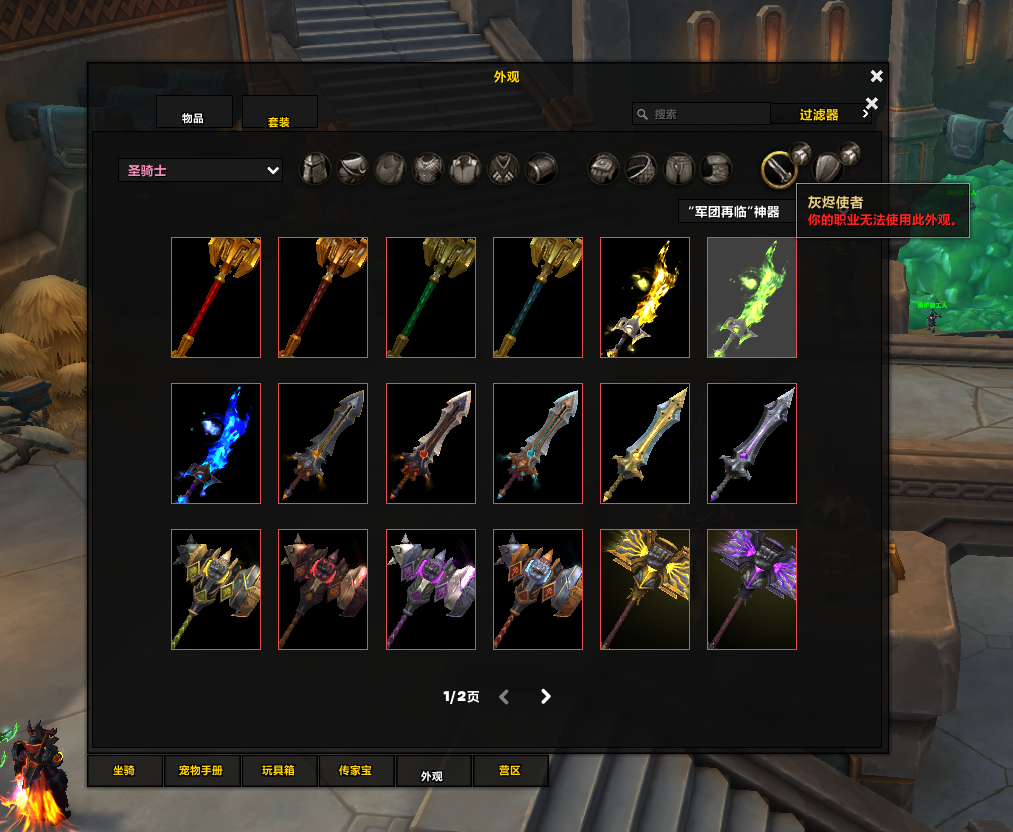1013x832 pixels.
Task: Open the 坐骑 mounts tab
Action: [124, 771]
